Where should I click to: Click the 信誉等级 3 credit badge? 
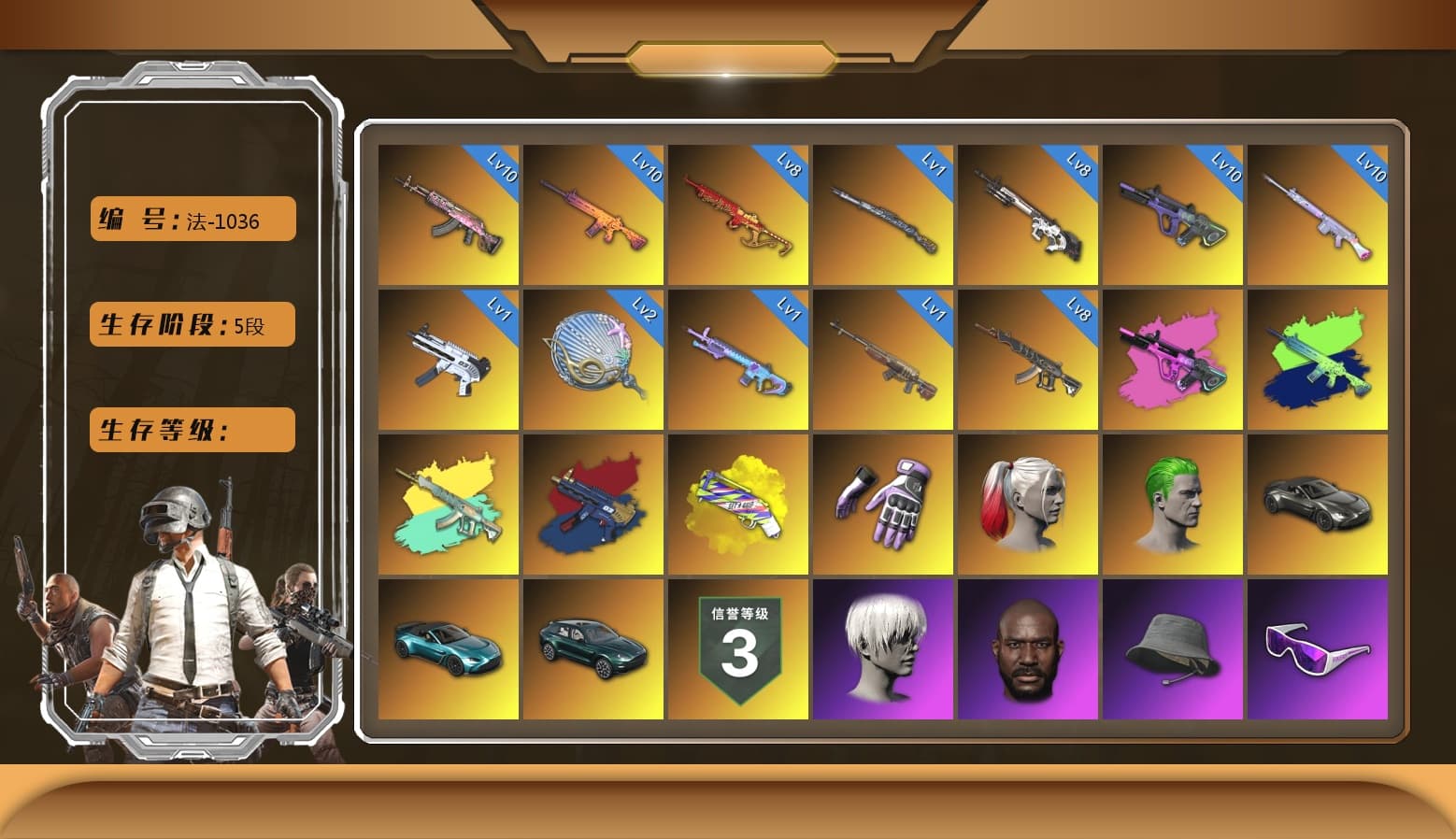pyautogui.click(x=738, y=649)
